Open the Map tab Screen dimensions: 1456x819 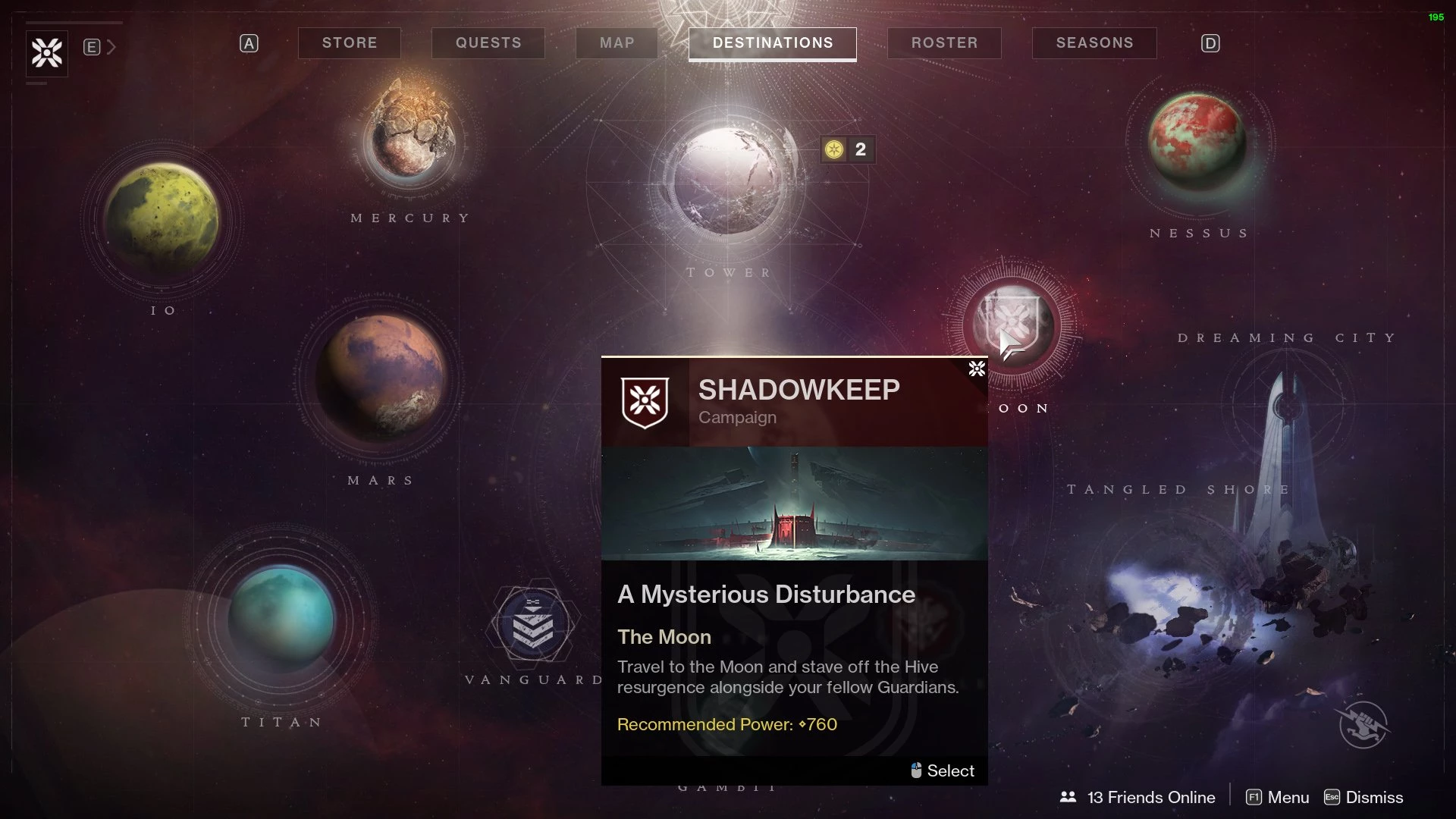tap(617, 43)
